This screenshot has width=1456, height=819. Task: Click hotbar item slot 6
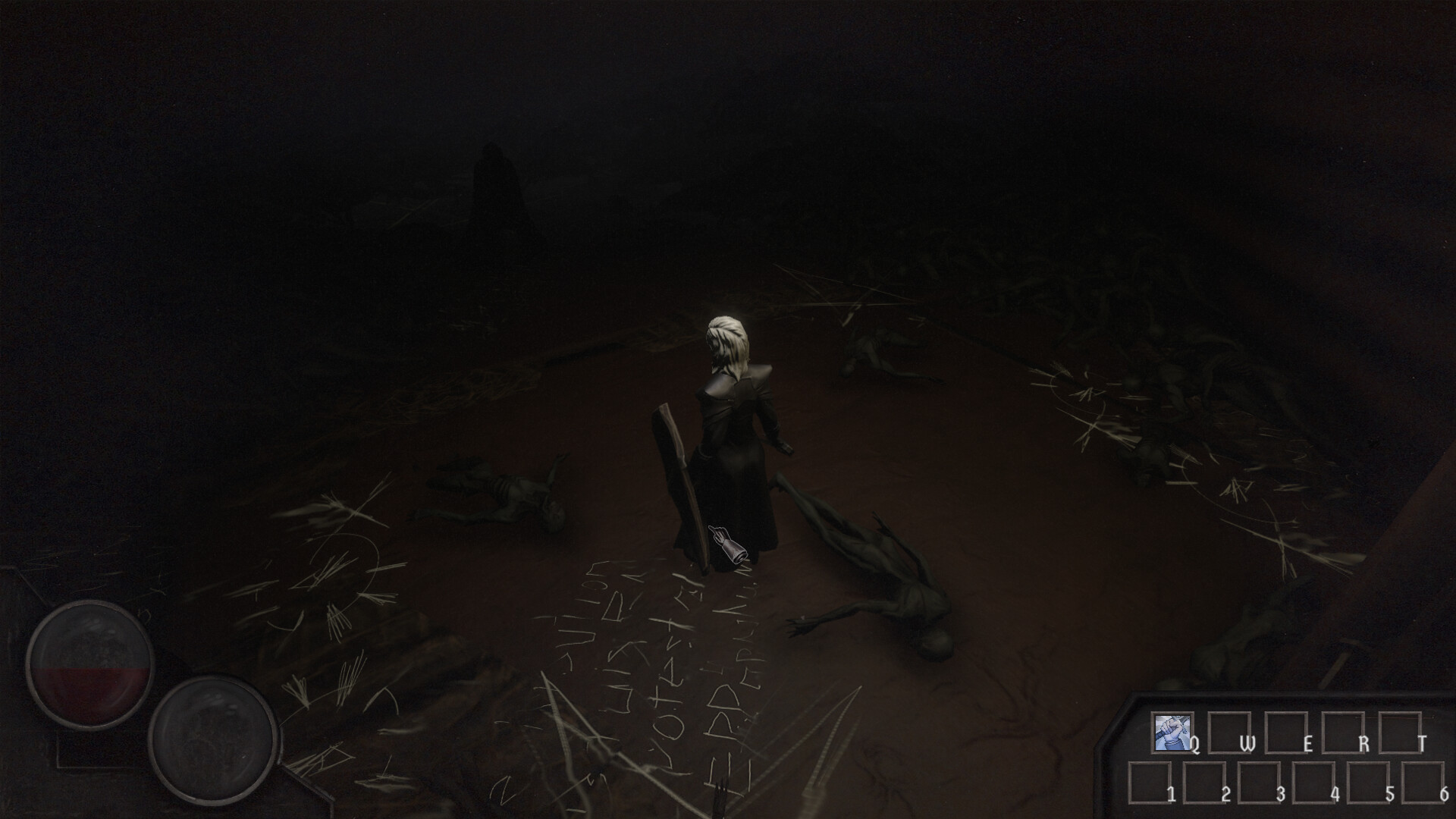point(1423,782)
